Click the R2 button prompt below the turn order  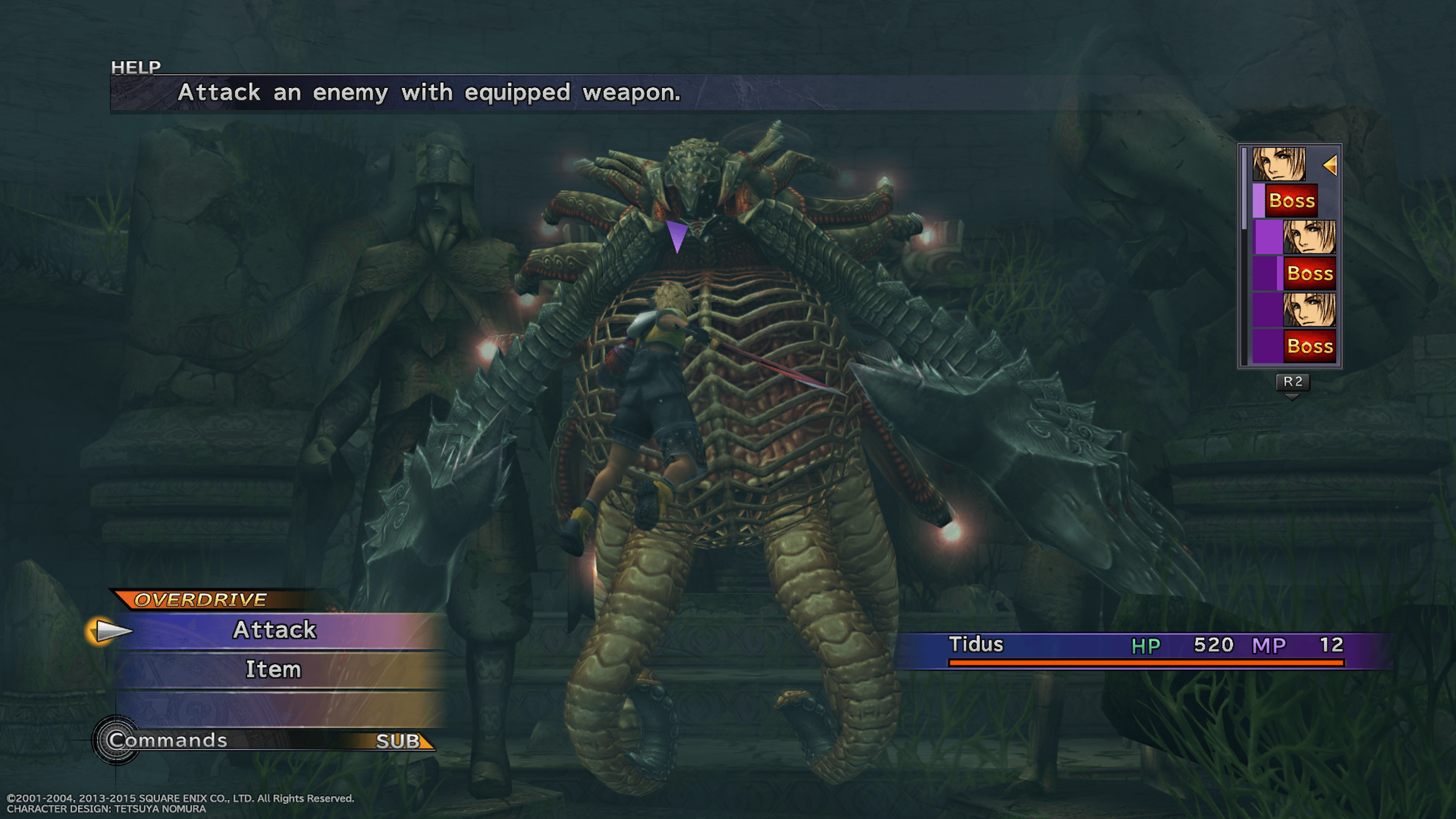click(x=1292, y=383)
